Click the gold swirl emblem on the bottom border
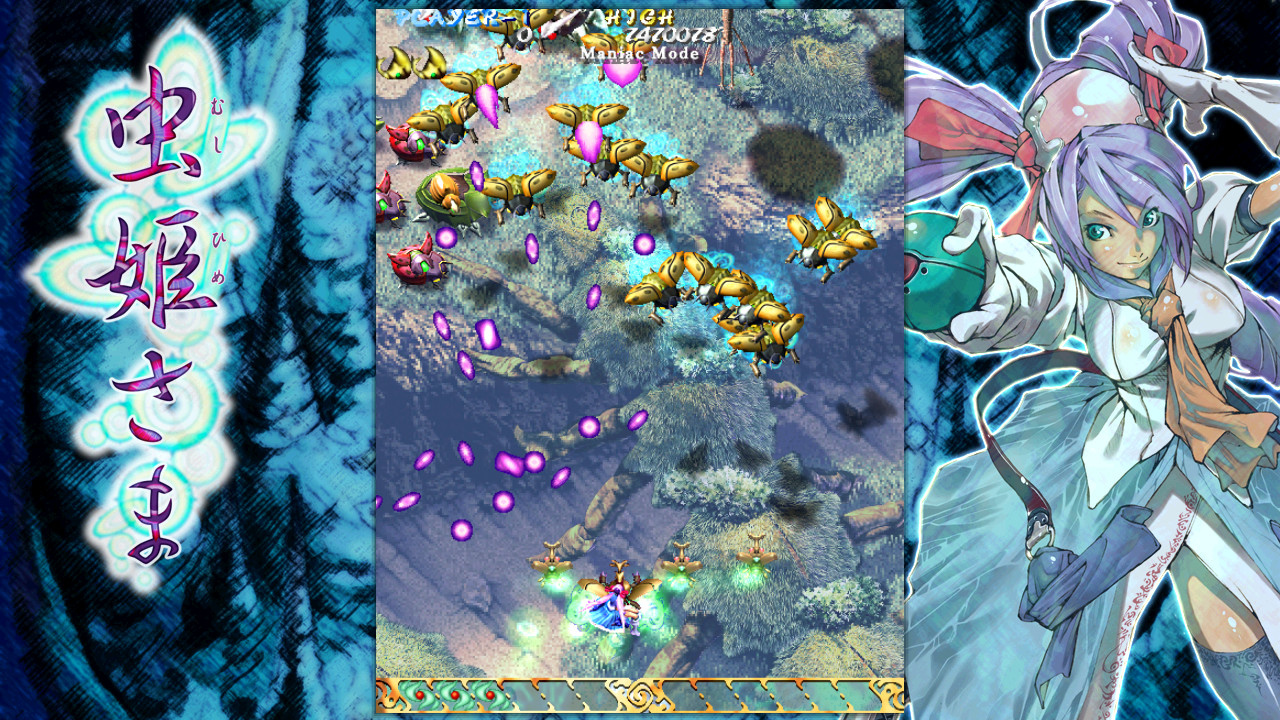 [640, 695]
